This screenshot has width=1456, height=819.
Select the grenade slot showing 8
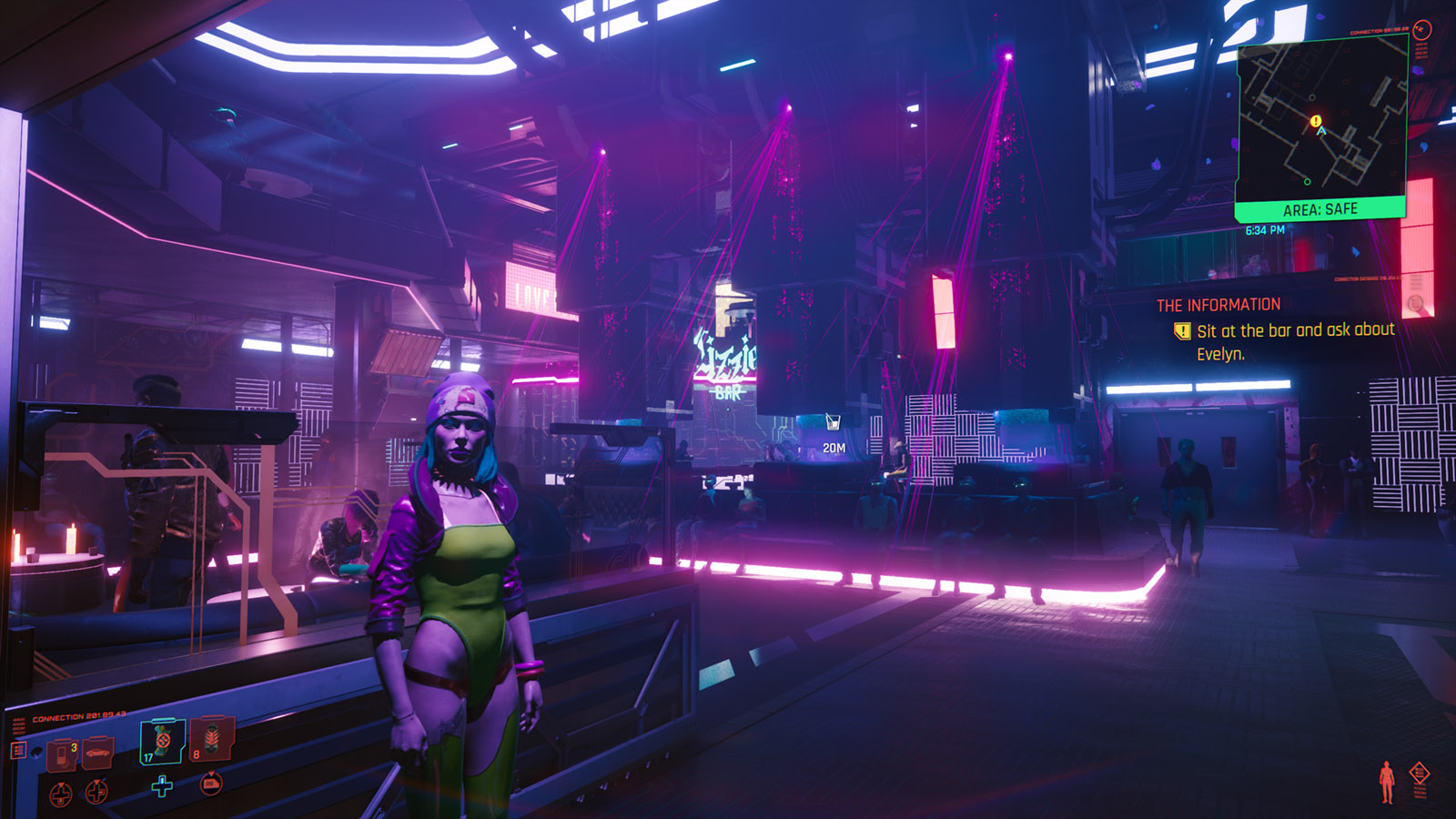point(211,739)
